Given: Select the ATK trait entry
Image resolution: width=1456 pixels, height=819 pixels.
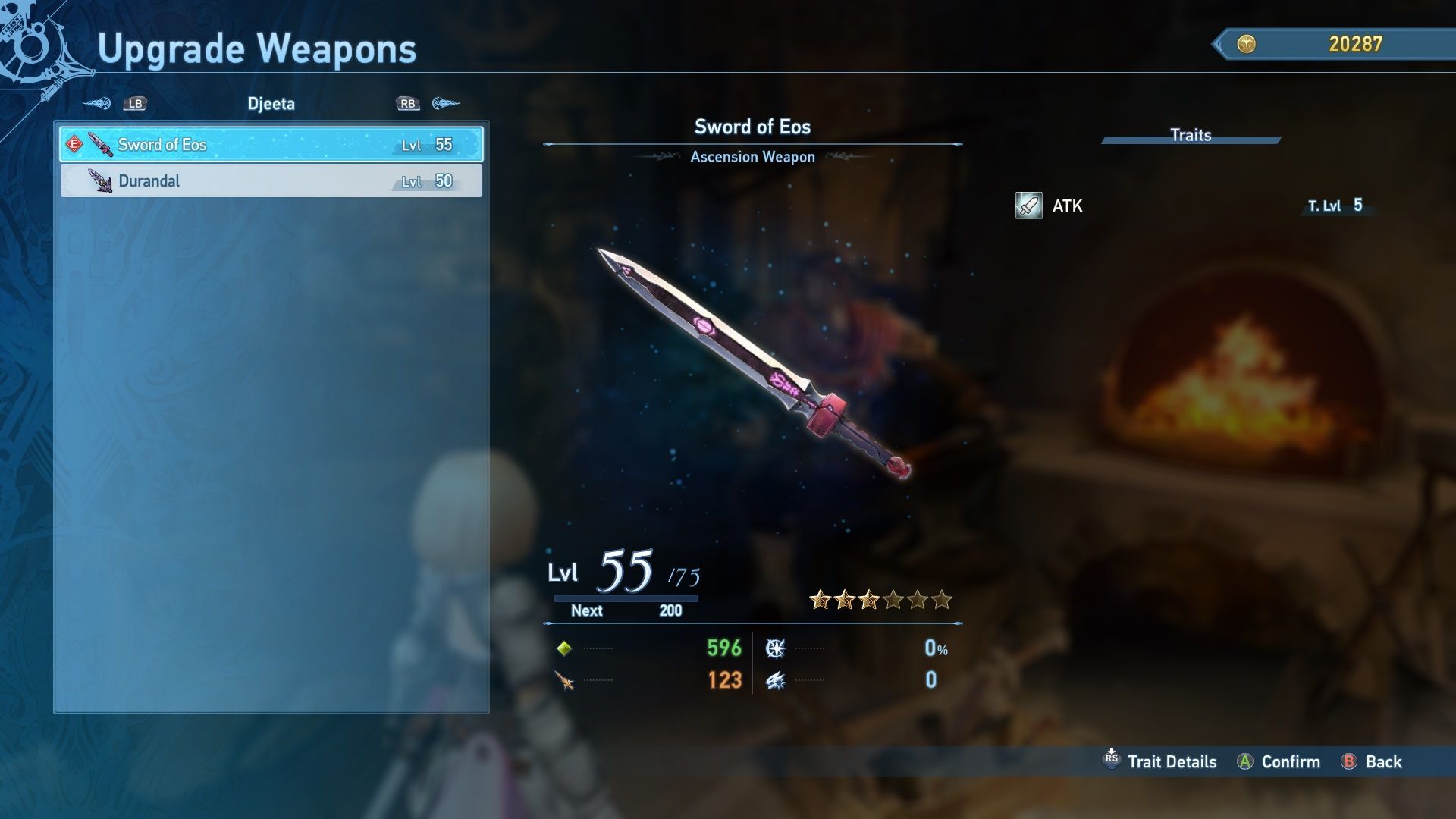Looking at the screenshot, I should [x=1191, y=206].
